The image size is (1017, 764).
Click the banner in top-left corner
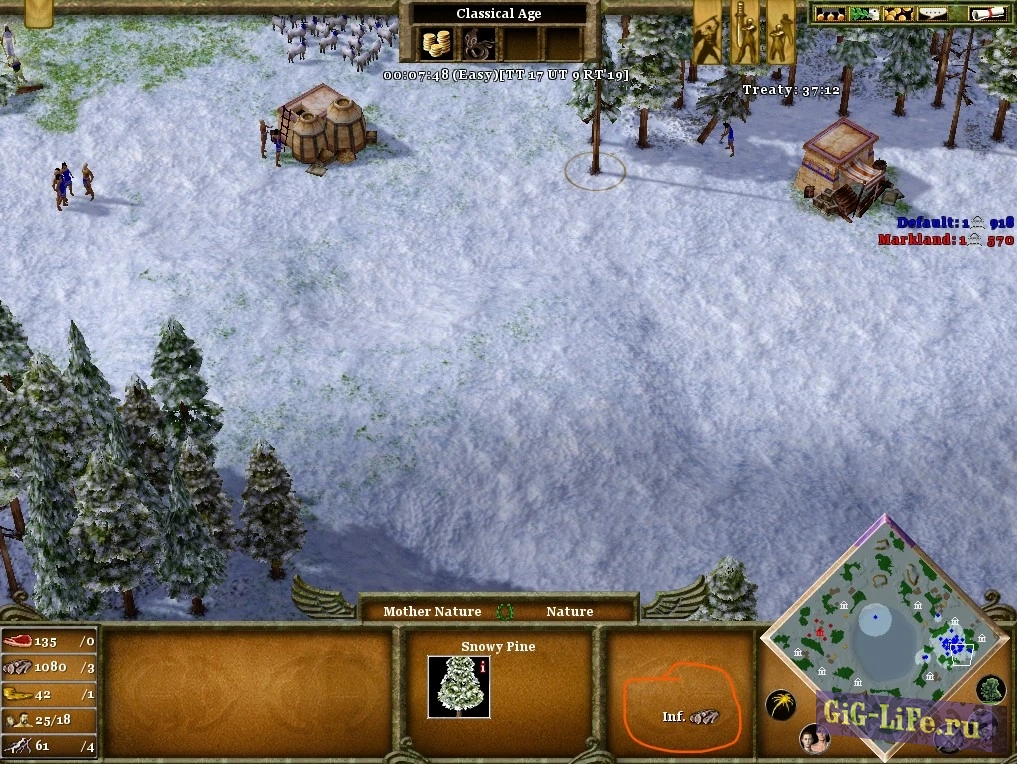pos(38,13)
